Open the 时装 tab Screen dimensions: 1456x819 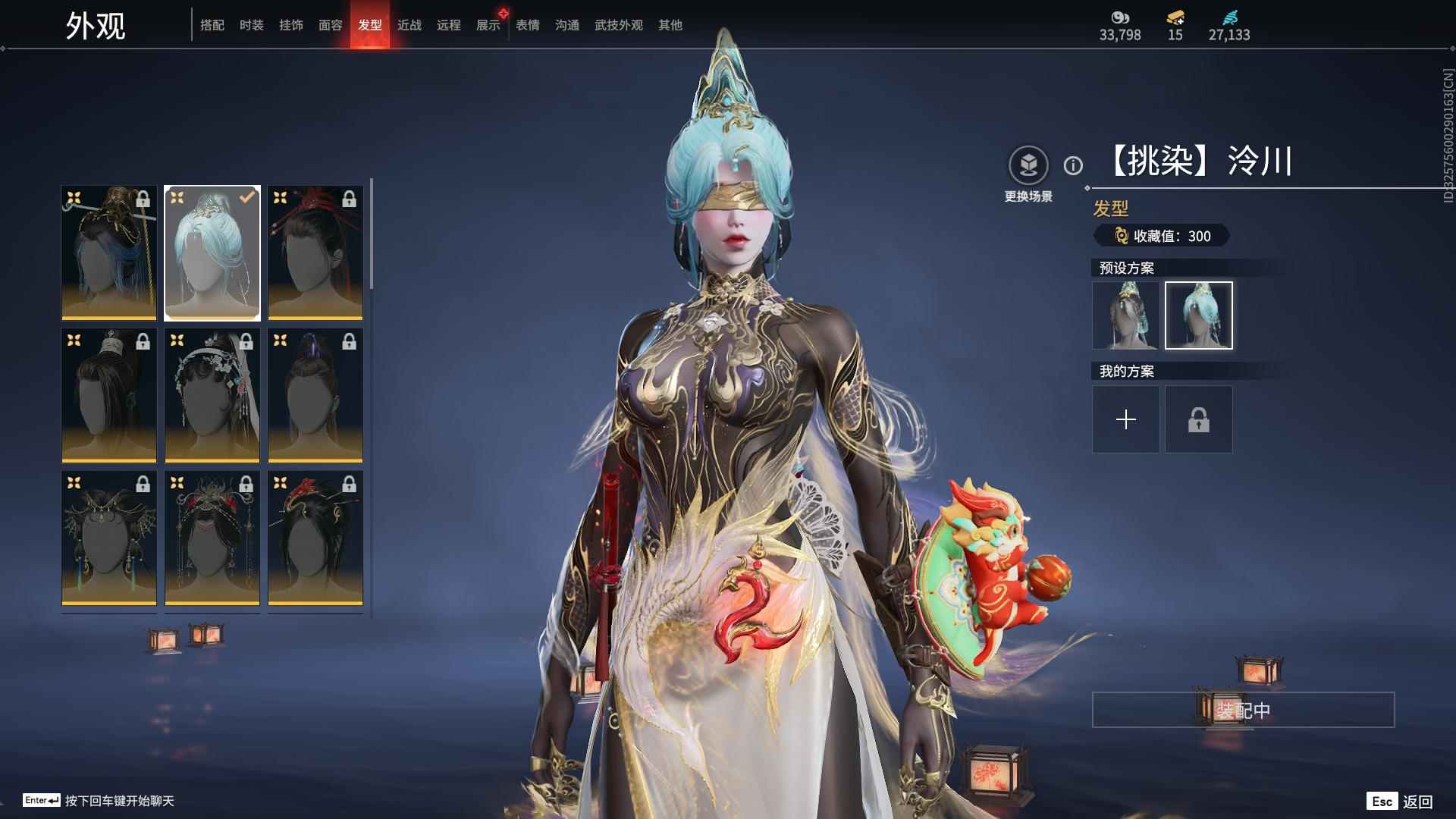252,25
